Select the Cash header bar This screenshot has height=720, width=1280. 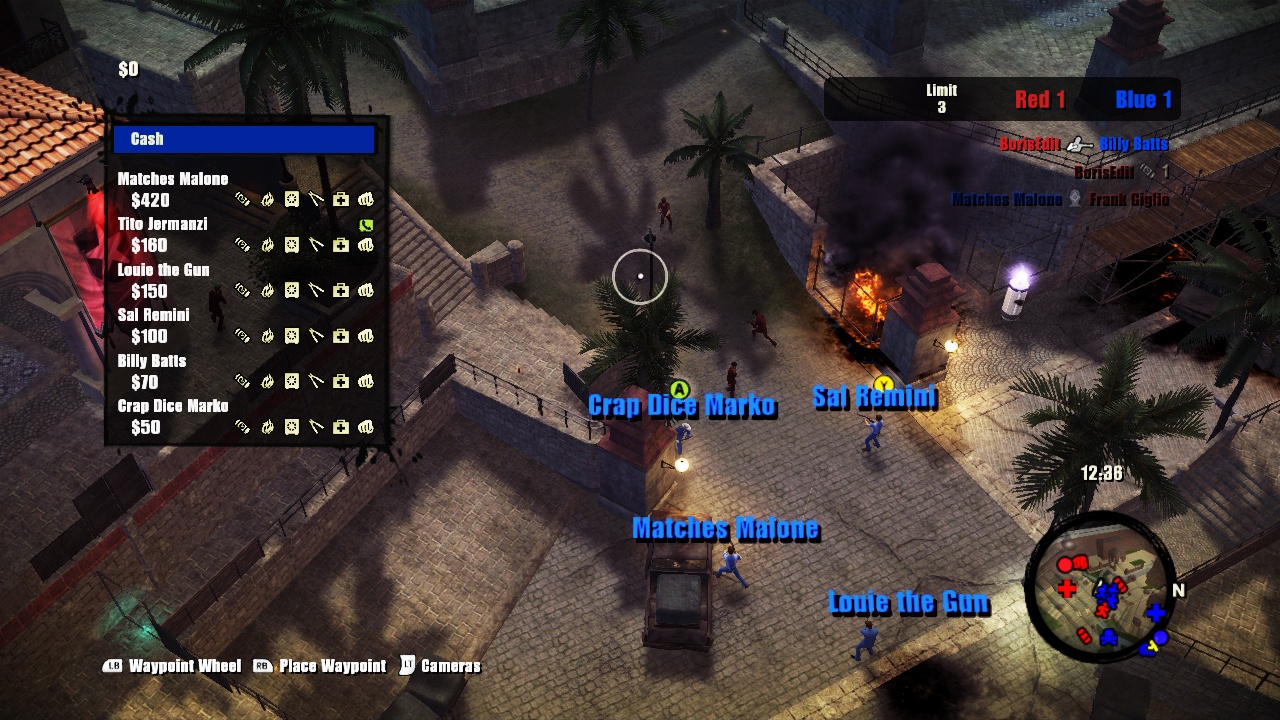pos(244,139)
